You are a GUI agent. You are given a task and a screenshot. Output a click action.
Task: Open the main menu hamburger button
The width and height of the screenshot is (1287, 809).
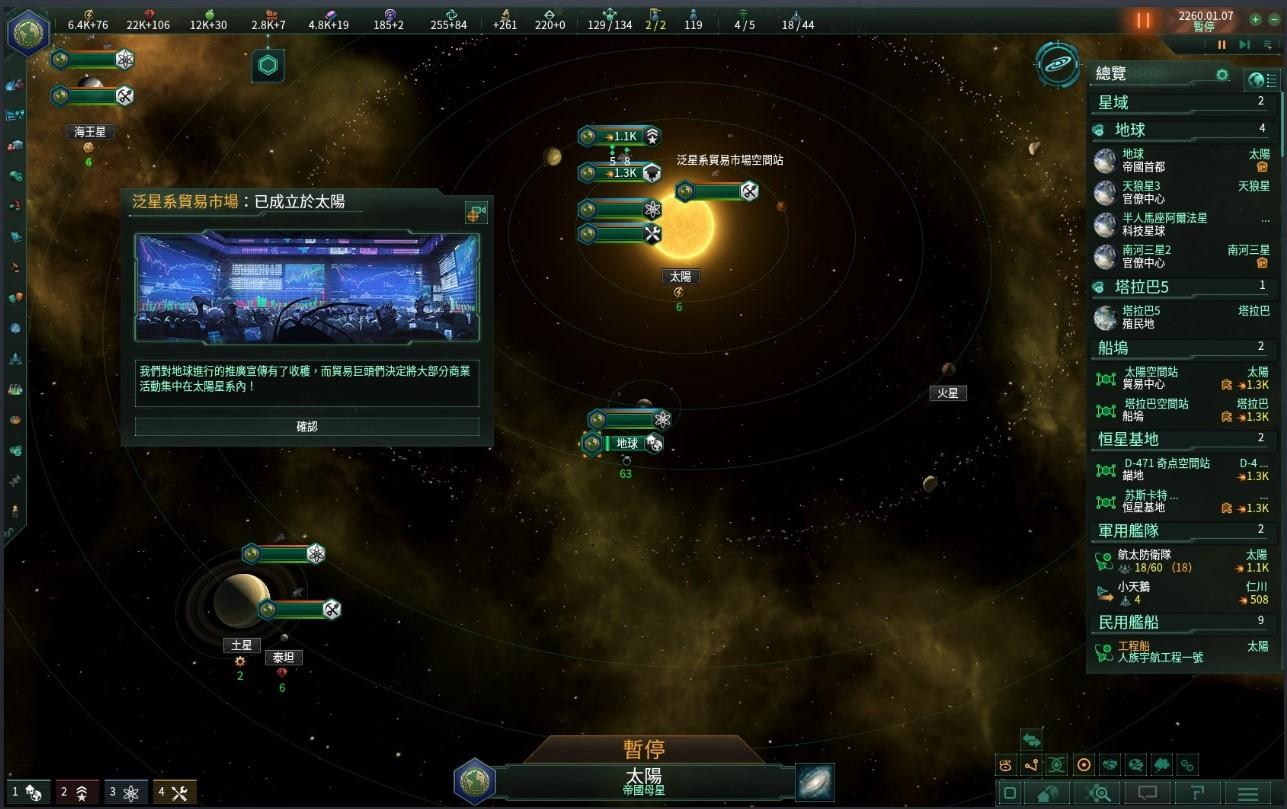pos(1248,793)
